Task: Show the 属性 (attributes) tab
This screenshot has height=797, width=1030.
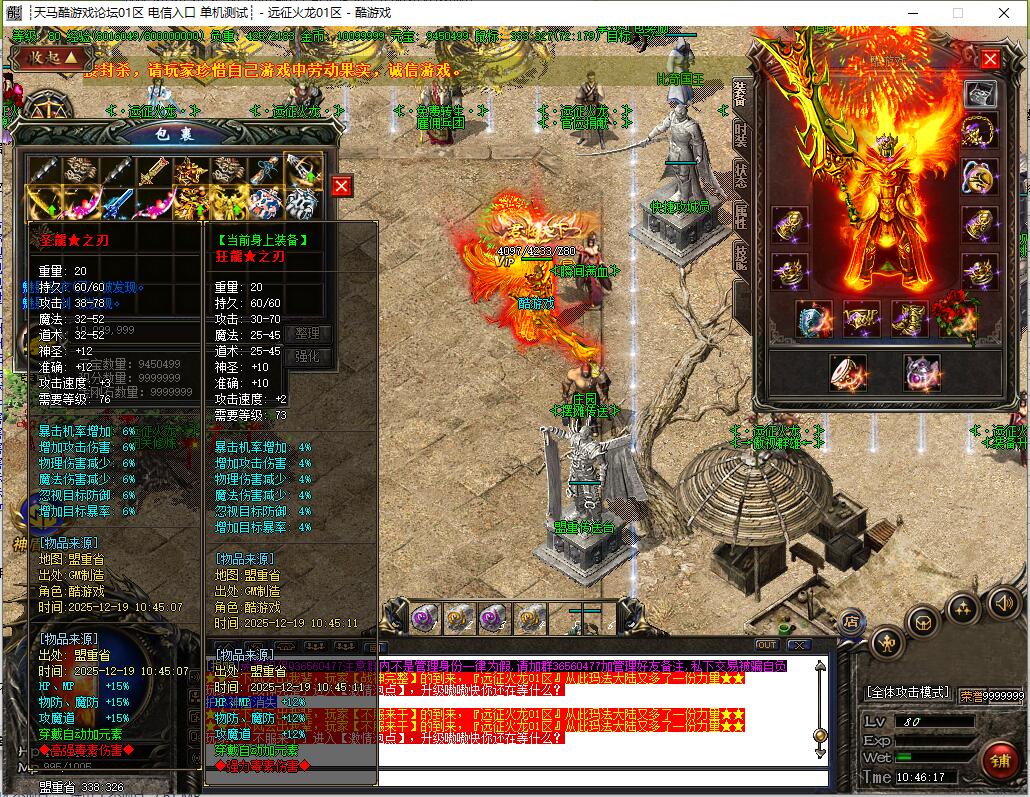Action: pos(741,215)
